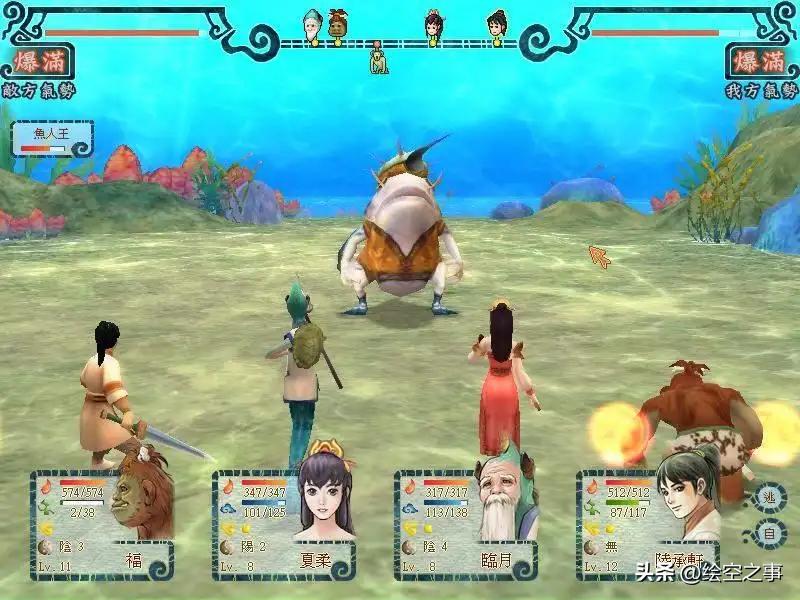Screen dimensions: 800x600
Task: Toggle the 自 (auto-battle) round button
Action: [x=769, y=534]
